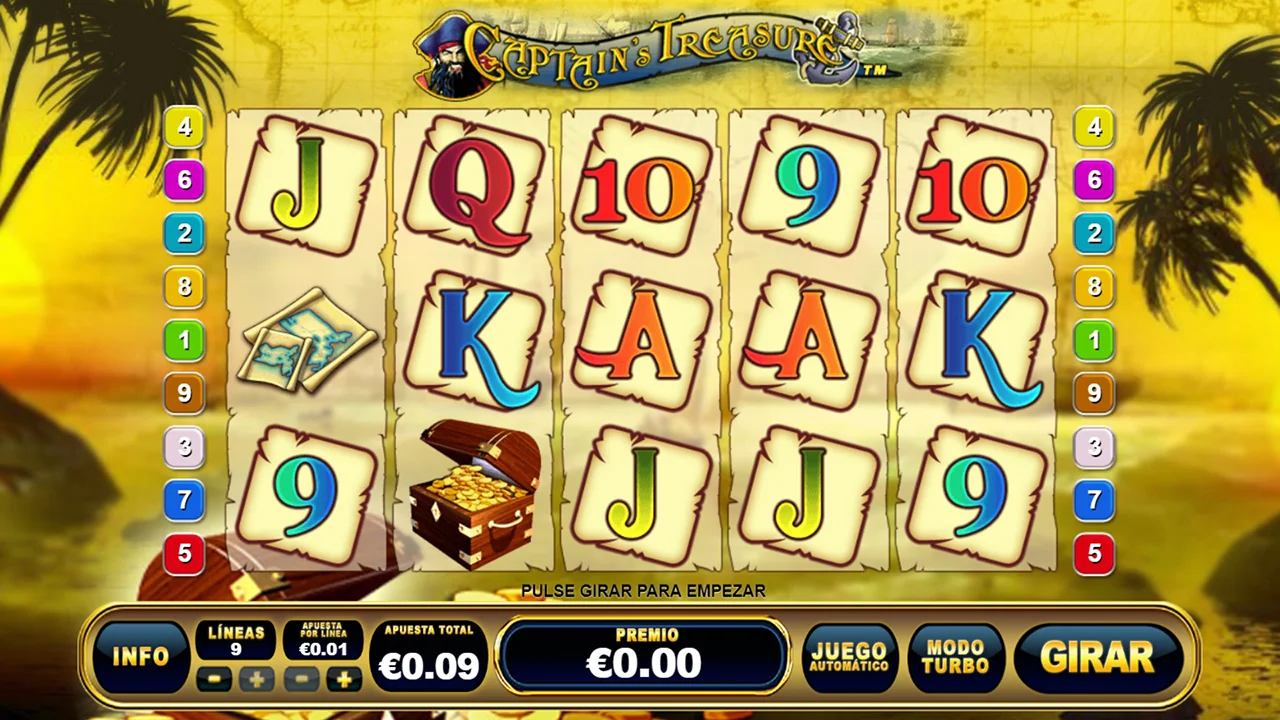Lower the Apuesta por Línea bet
This screenshot has height=720, width=1280.
[x=301, y=680]
